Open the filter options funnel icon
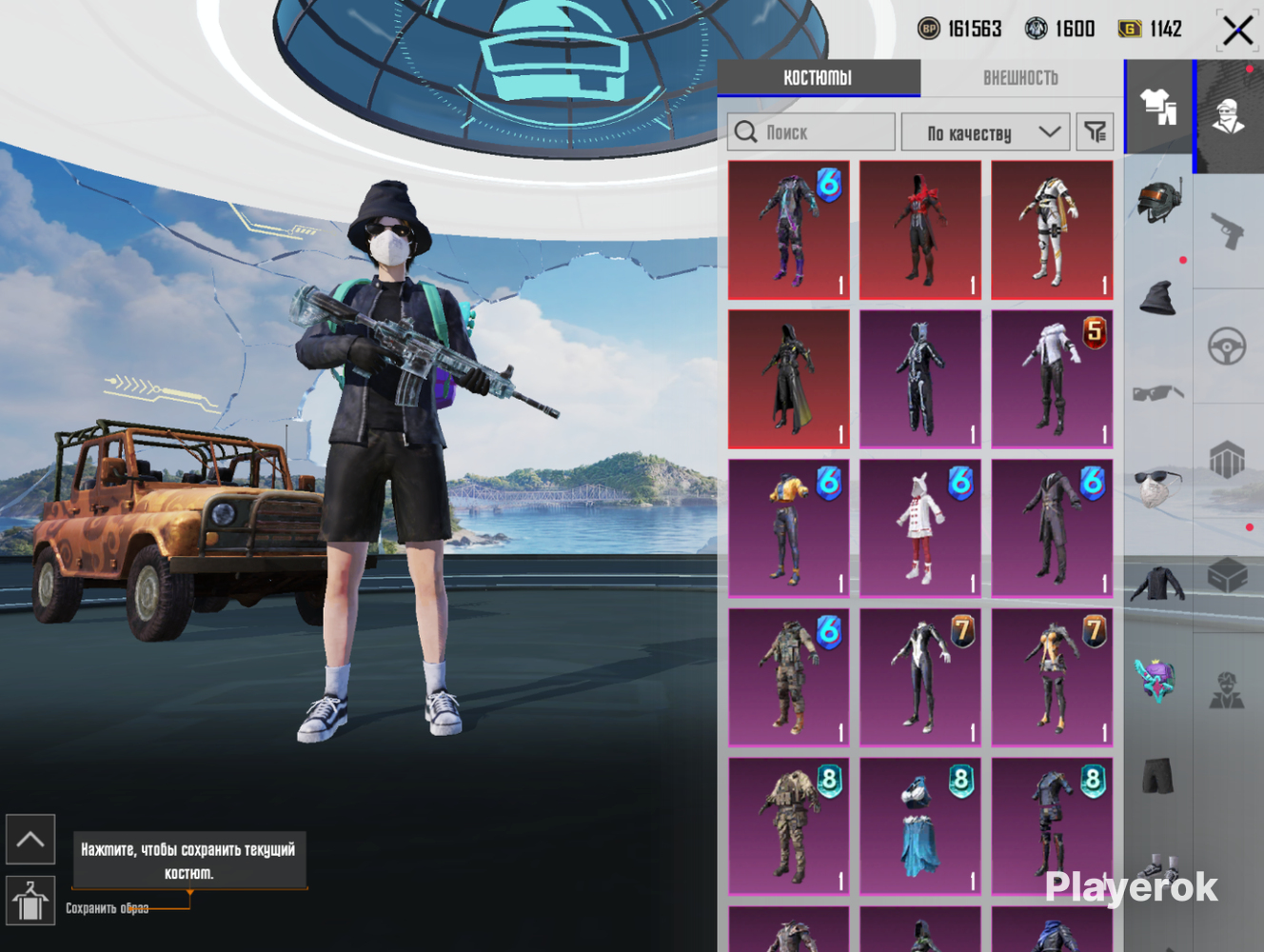Image resolution: width=1264 pixels, height=952 pixels. 1095,132
